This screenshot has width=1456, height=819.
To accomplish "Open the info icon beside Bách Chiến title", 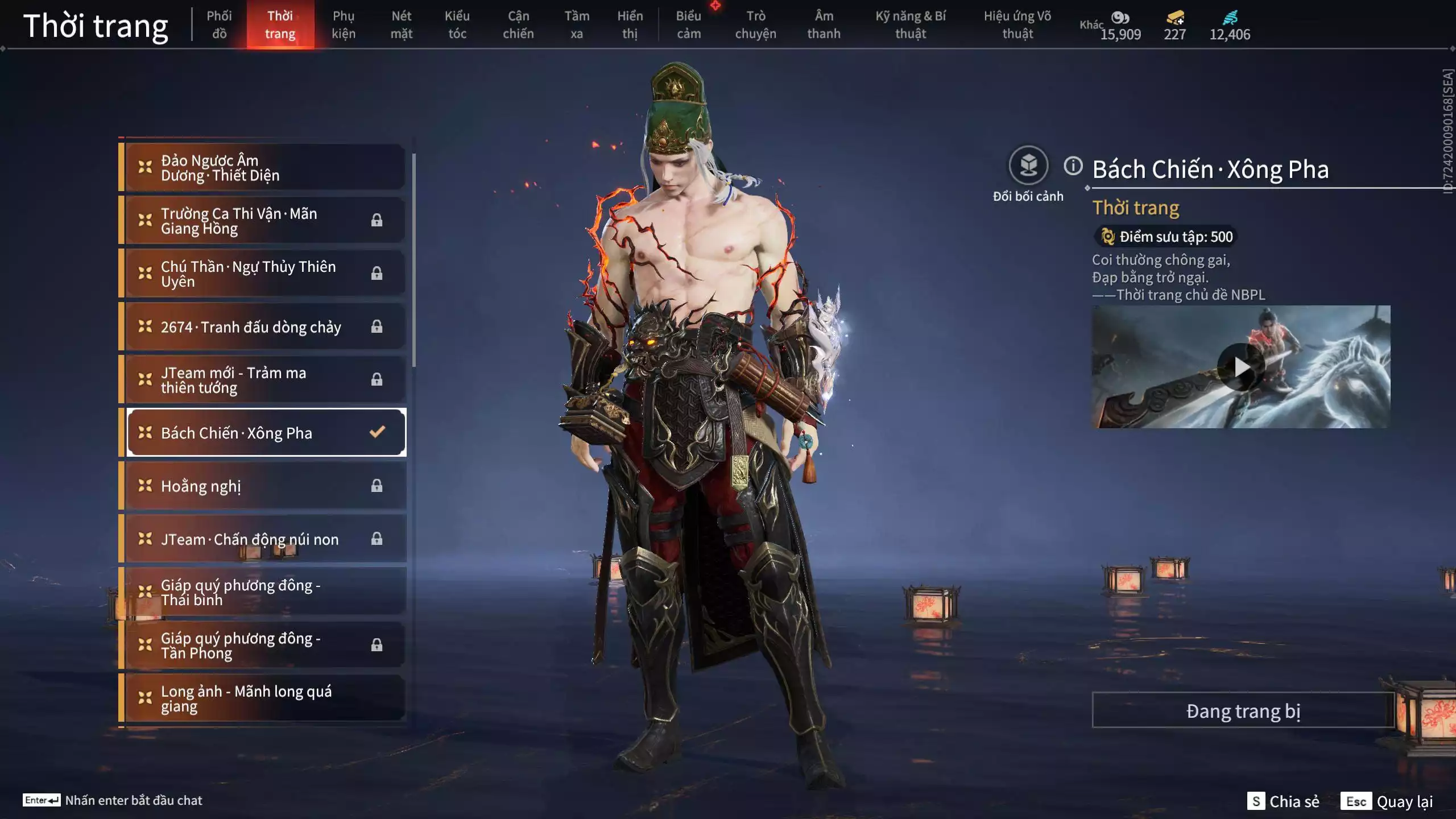I will (1073, 166).
